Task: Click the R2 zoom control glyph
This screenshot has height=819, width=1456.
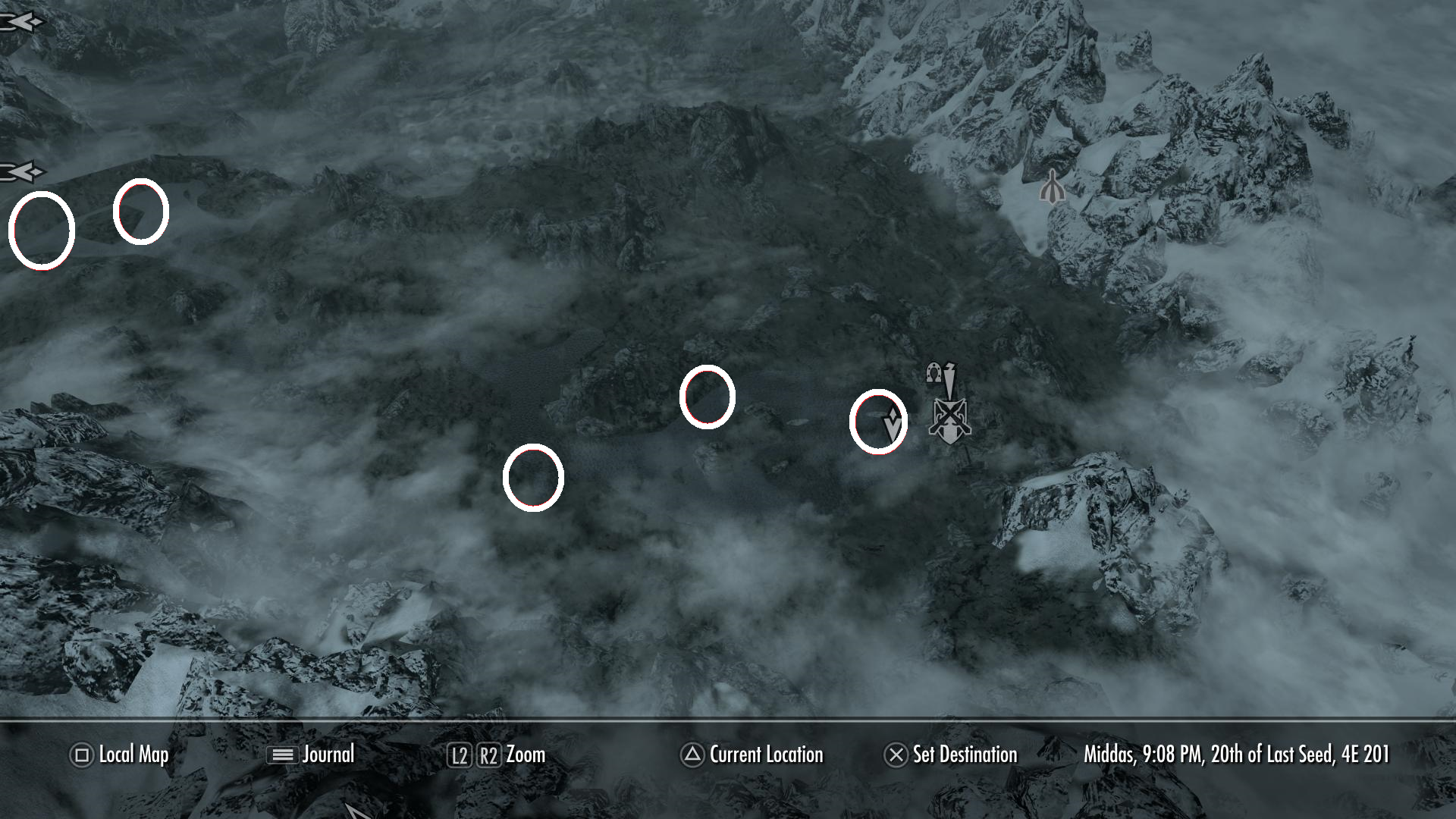Action: pos(490,755)
